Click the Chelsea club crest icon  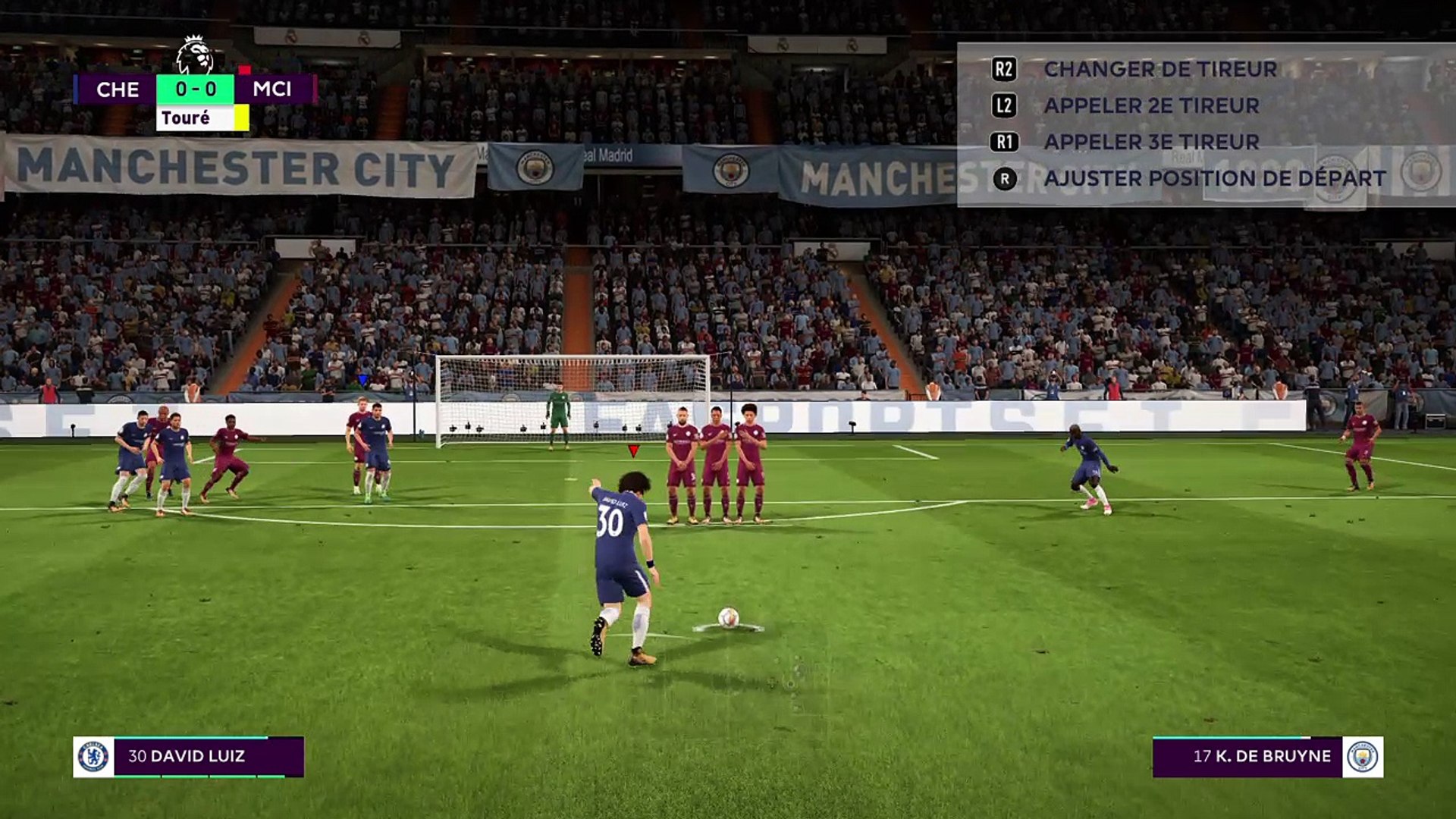click(x=93, y=756)
